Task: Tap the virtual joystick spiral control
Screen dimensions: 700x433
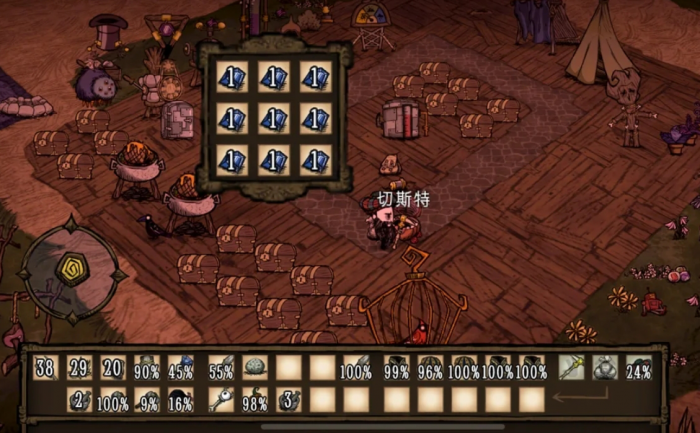Action: [x=72, y=270]
